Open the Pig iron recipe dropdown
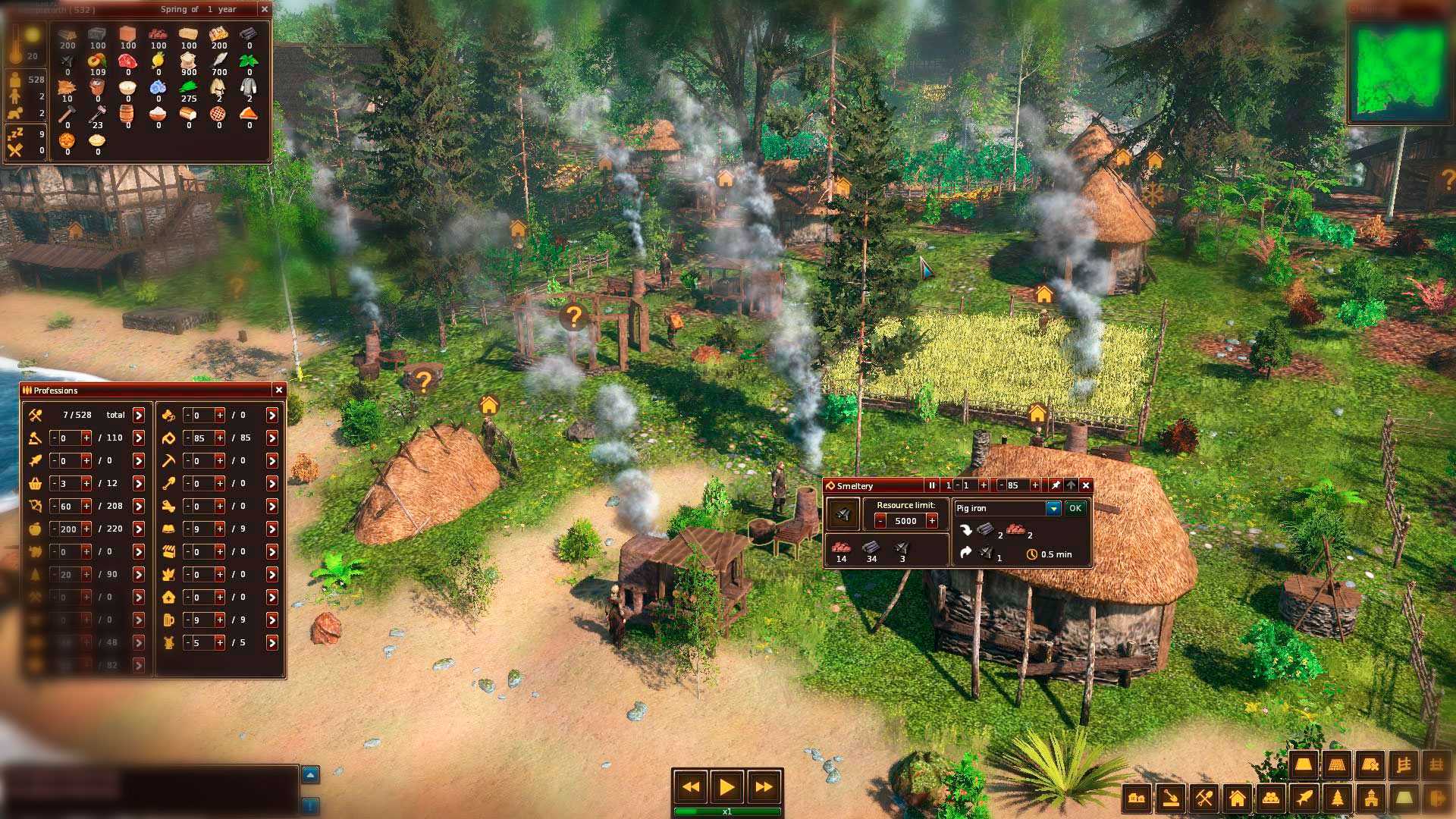 tap(1053, 508)
